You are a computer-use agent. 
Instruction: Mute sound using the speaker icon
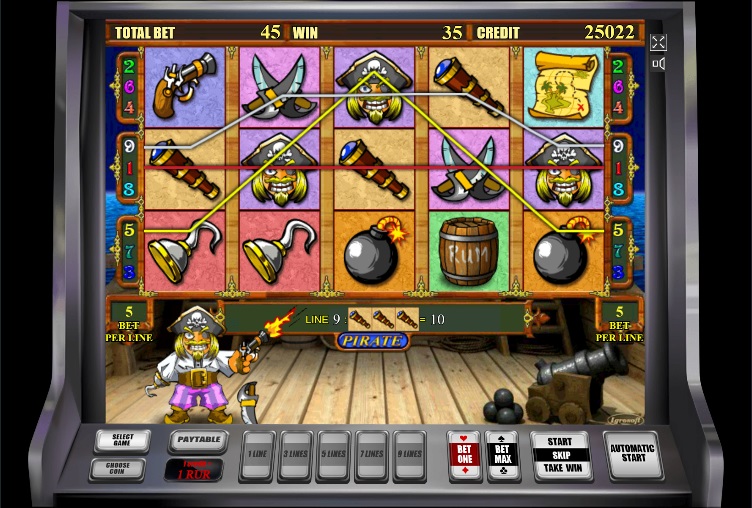point(658,64)
